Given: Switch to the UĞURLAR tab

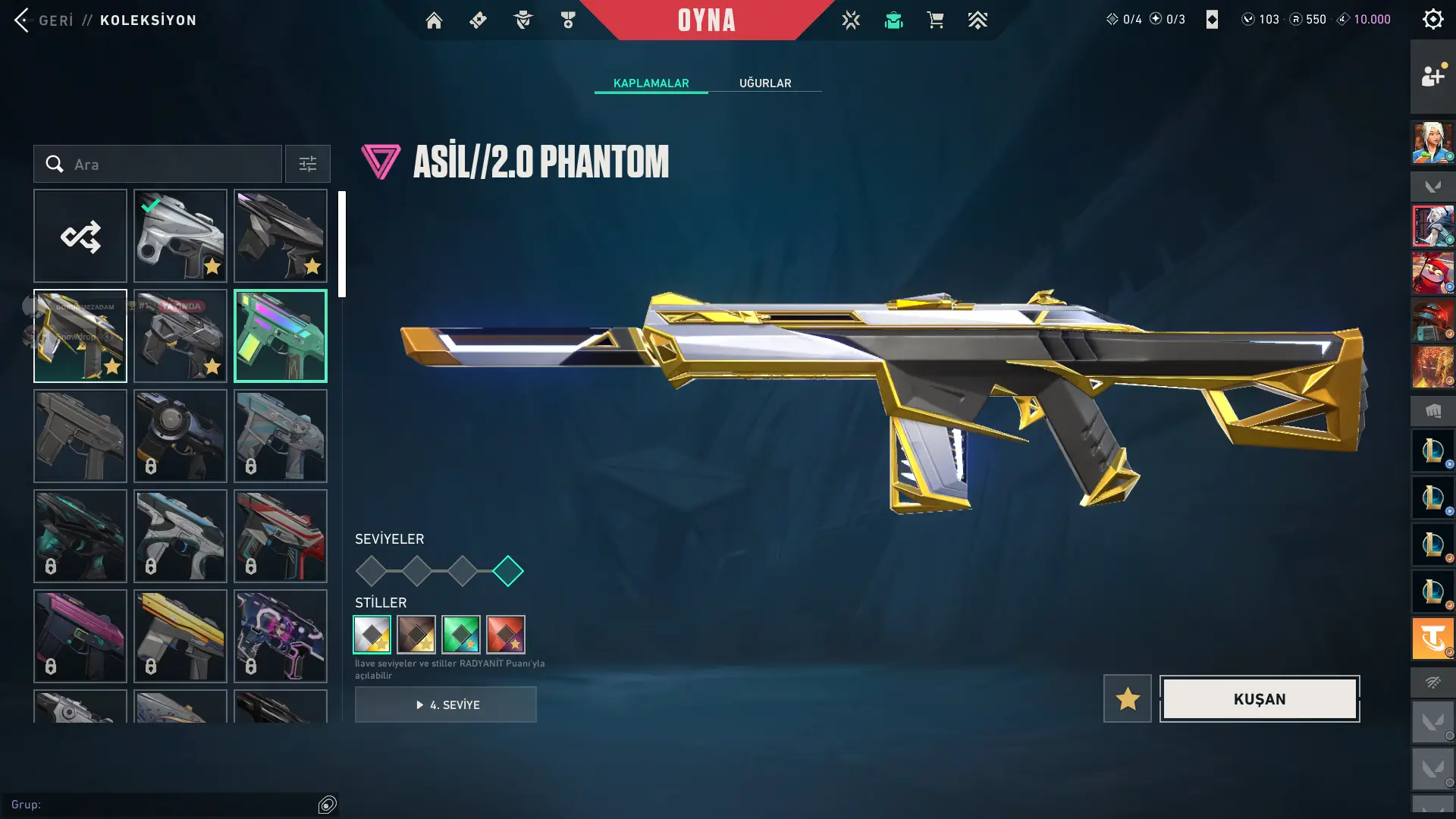Looking at the screenshot, I should [765, 83].
